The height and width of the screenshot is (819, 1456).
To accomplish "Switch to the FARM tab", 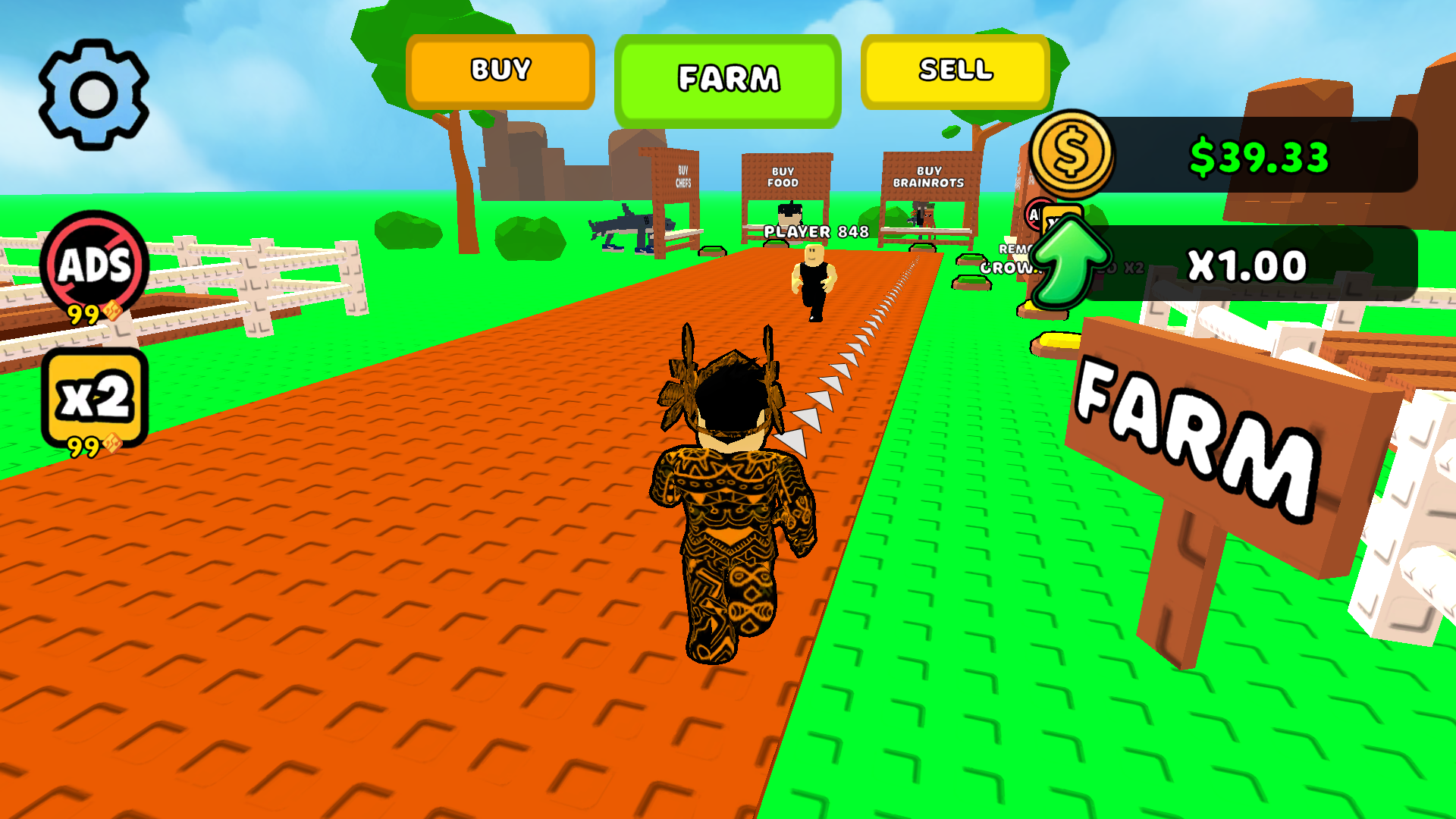I will coord(727,77).
